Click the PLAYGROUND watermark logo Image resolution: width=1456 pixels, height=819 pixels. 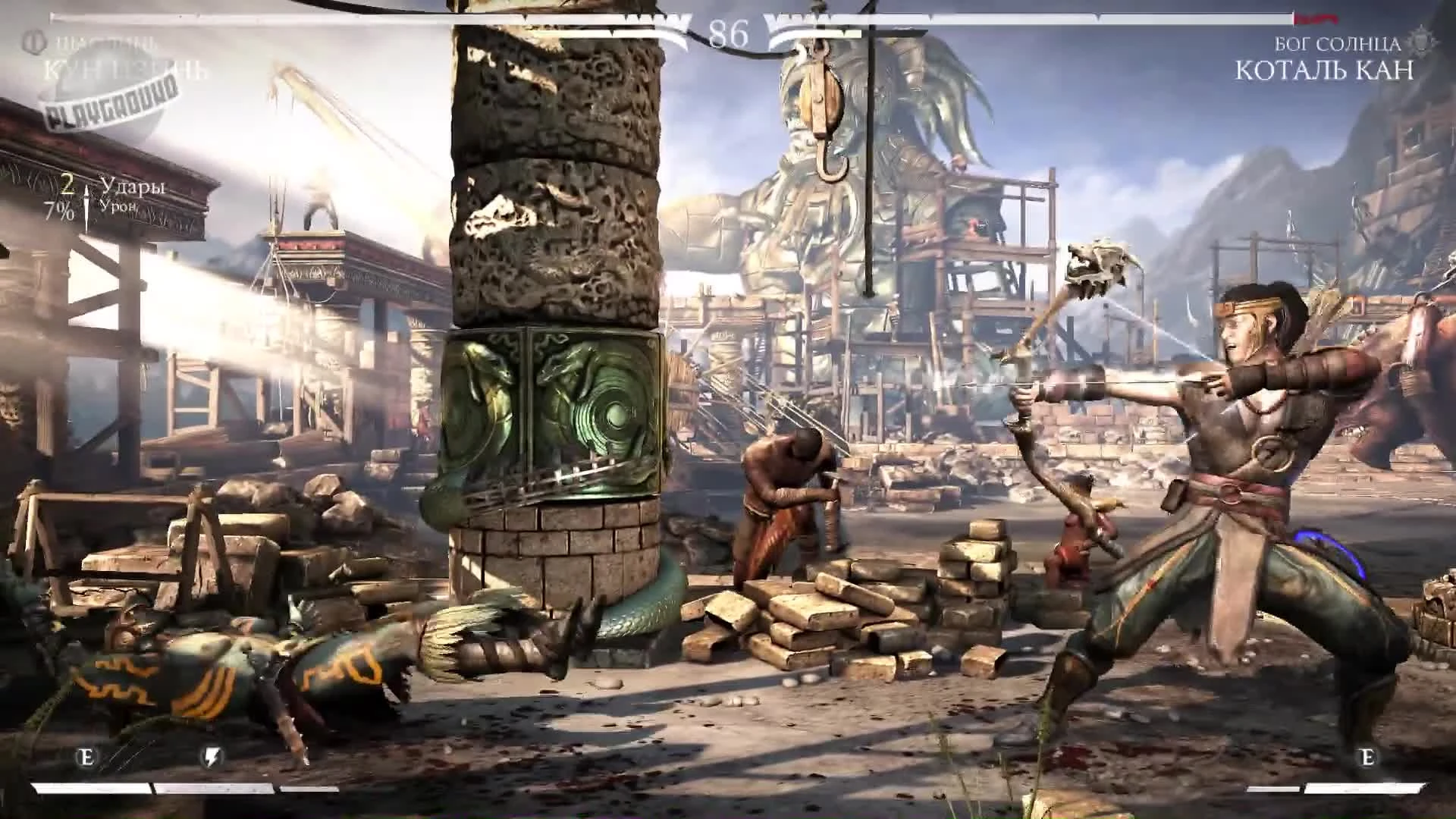pos(114,103)
